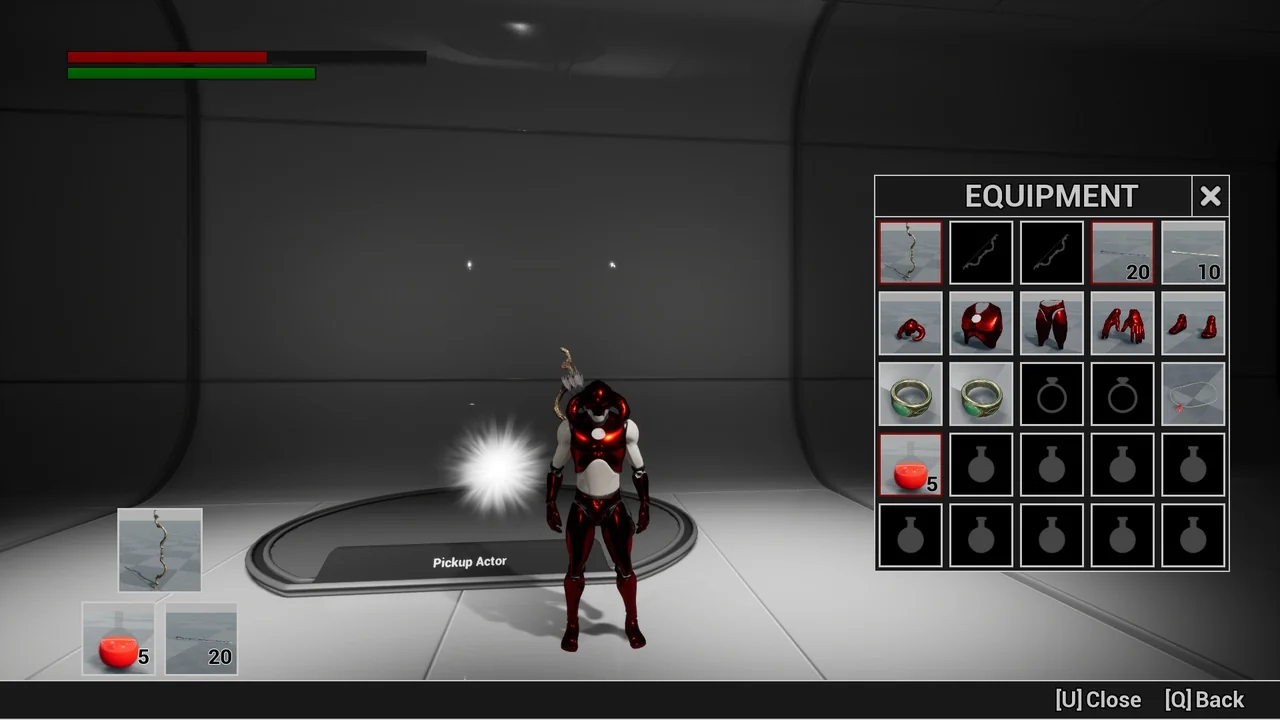1280x720 pixels.
Task: Select the equipped bow slot in Equipment panel
Action: pos(910,253)
